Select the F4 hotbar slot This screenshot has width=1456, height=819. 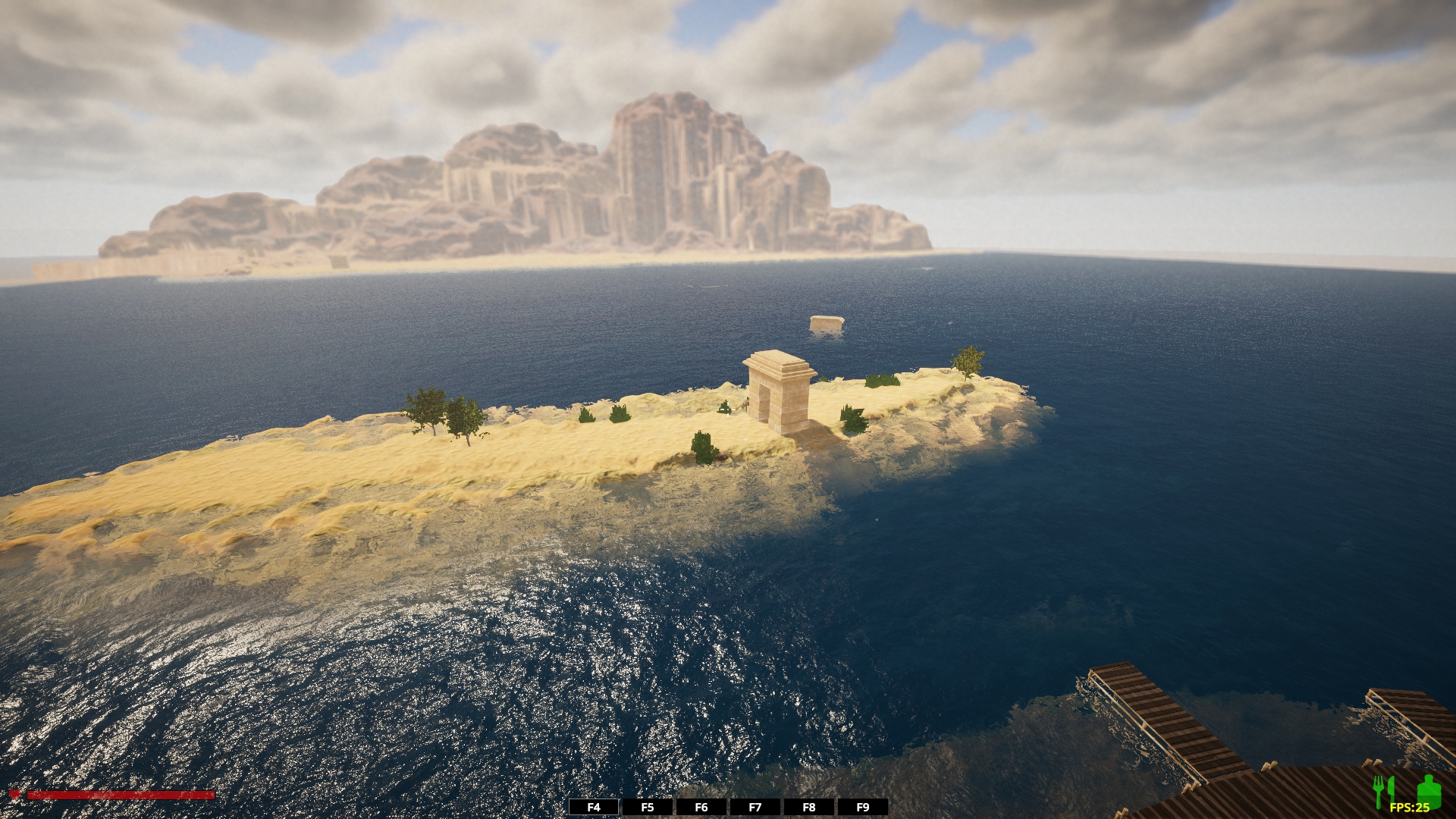click(594, 808)
